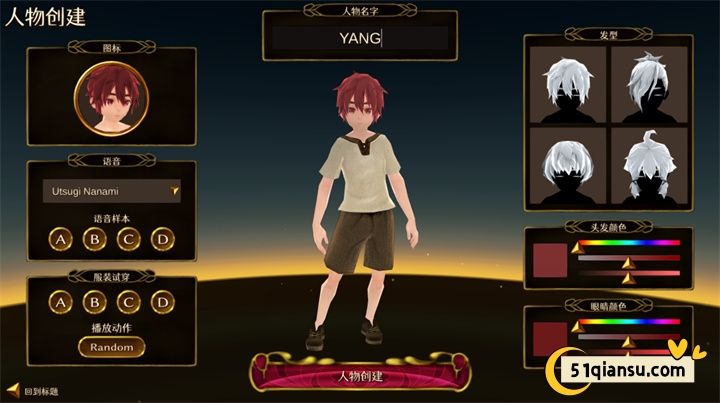Click the Random animation button

[111, 347]
